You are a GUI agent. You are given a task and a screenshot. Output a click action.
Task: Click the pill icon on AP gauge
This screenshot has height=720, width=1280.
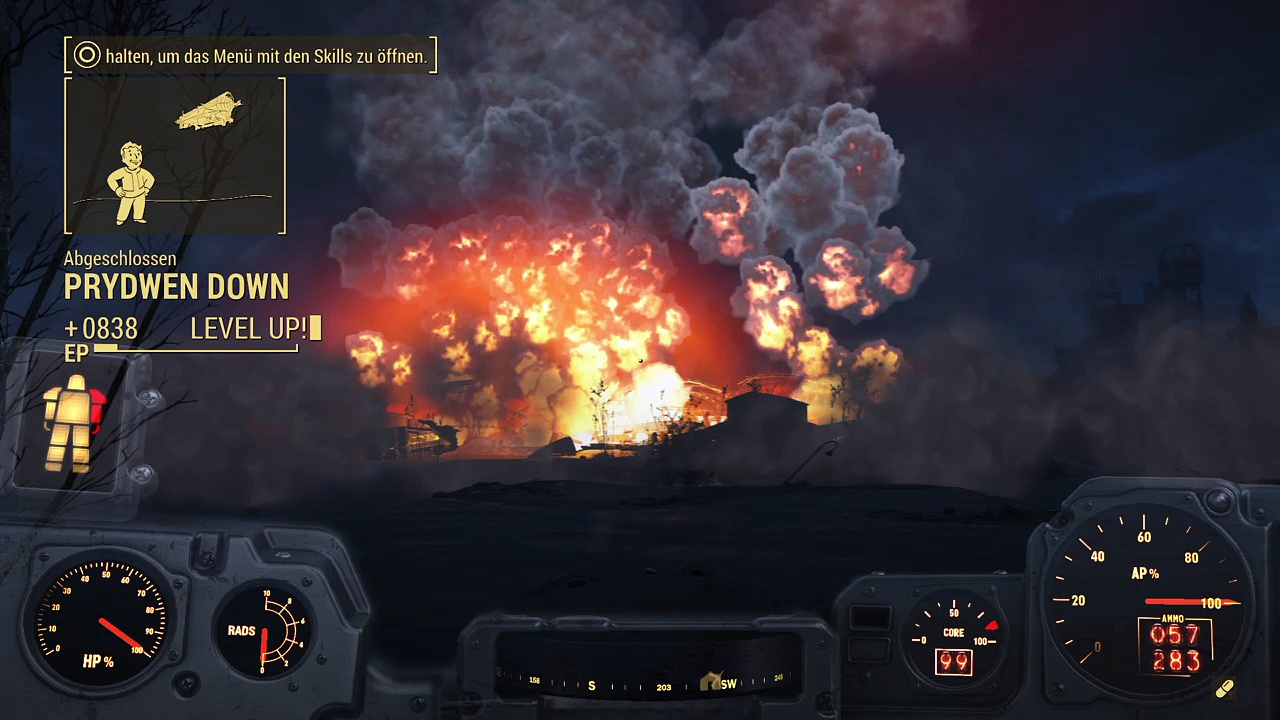tap(1224, 689)
